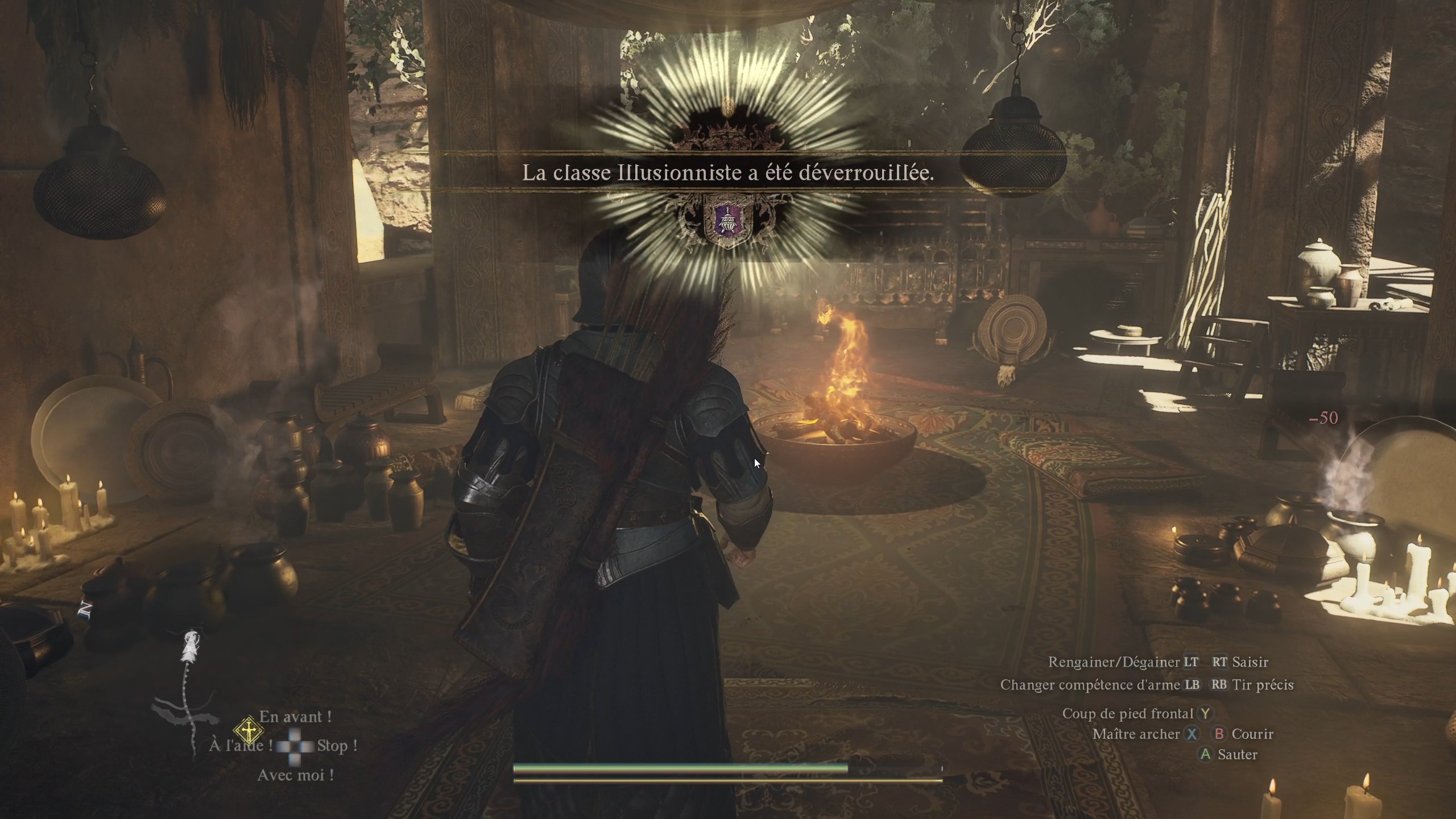
Task: Click the white lantern icon
Action: (191, 648)
